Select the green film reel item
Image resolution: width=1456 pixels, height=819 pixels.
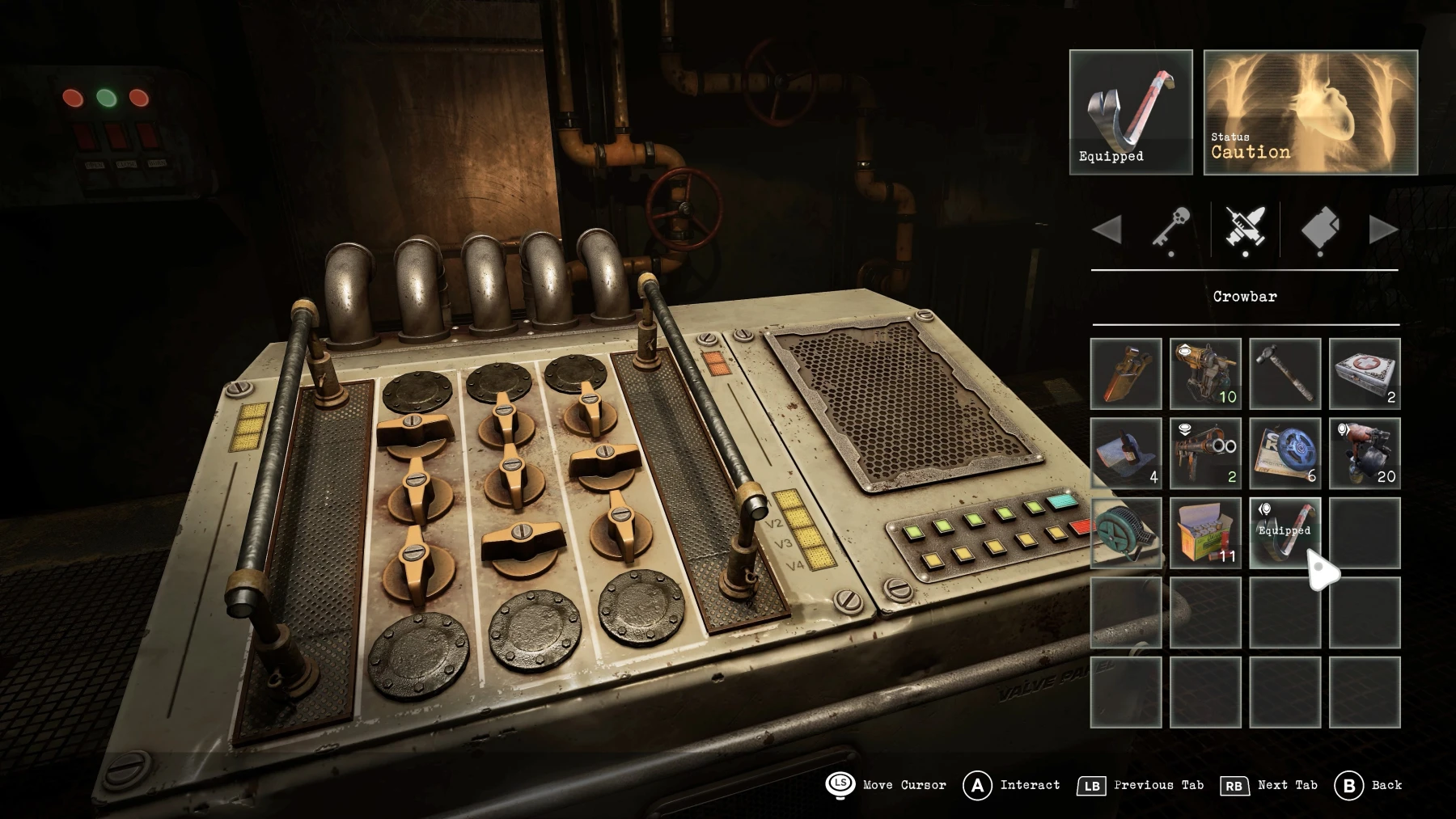coord(1127,531)
